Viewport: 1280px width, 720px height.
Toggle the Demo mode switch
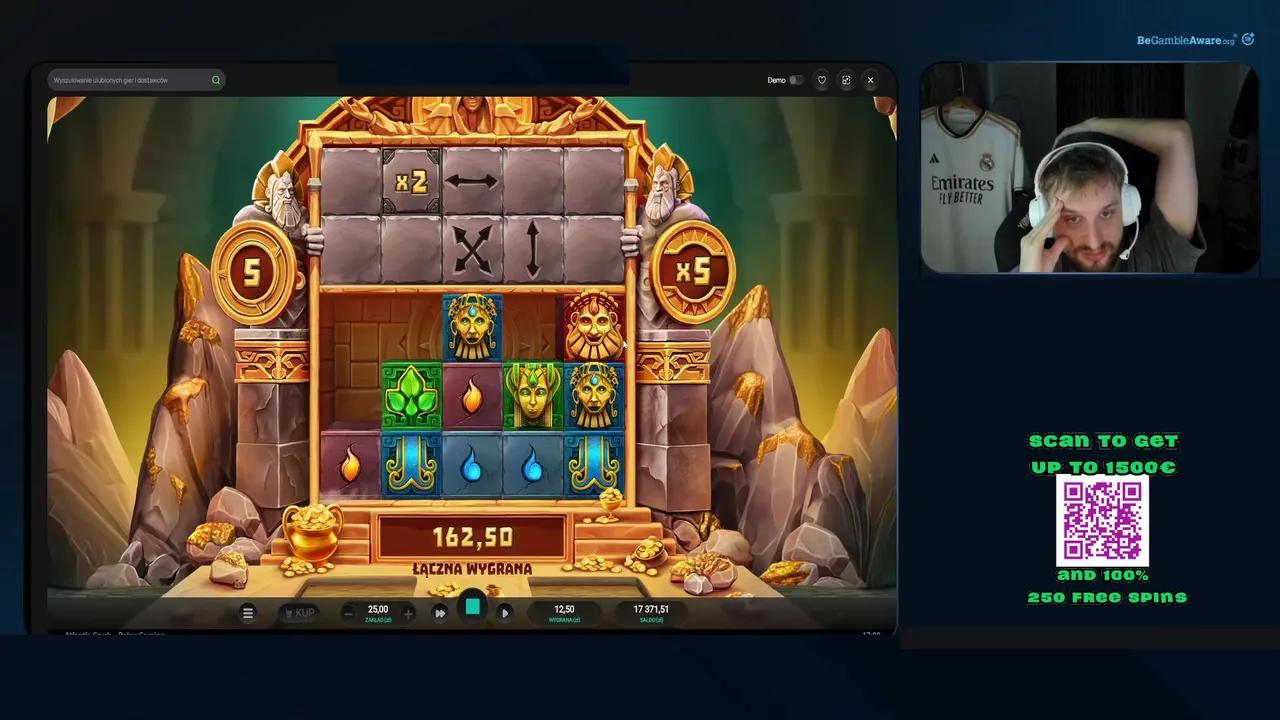(795, 79)
